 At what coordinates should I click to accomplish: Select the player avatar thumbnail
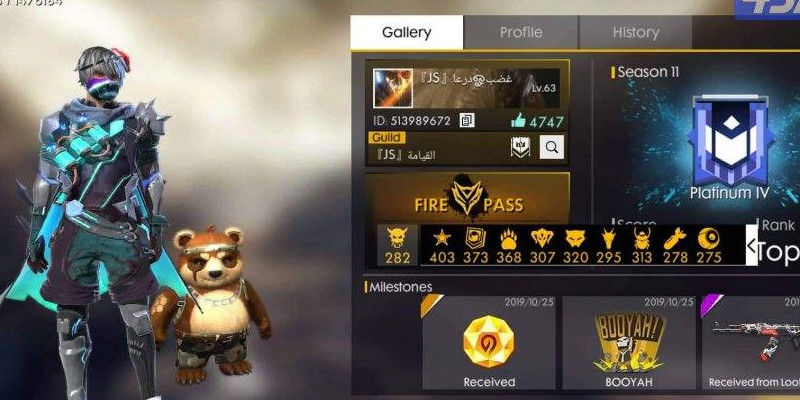pos(393,88)
